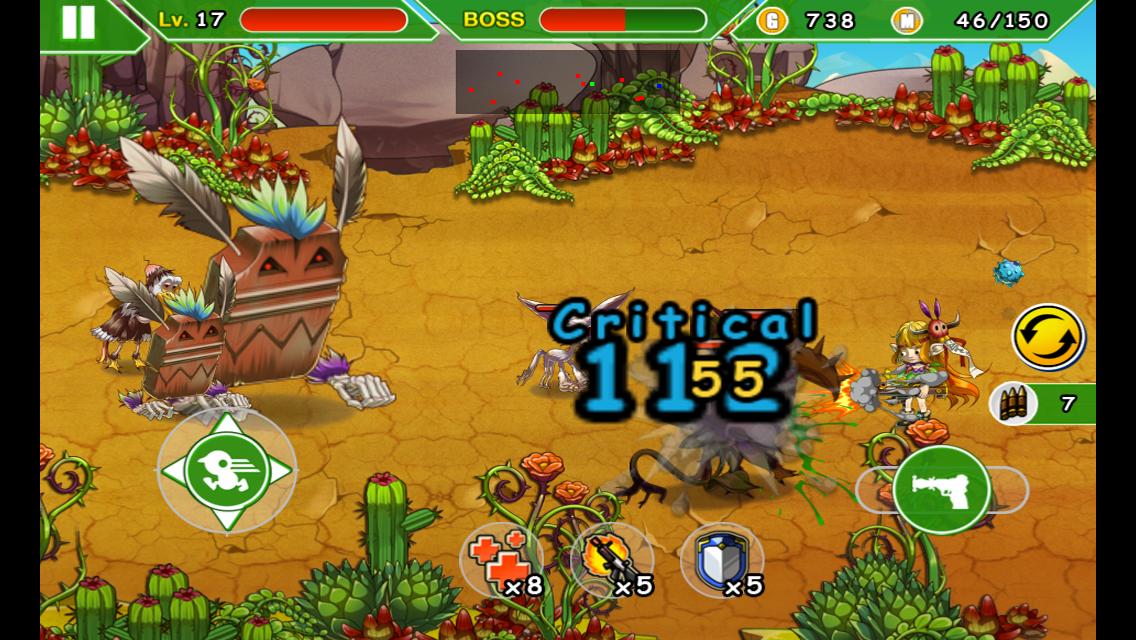Click the enemy radar minimap
1136x640 pixels.
pos(567,81)
